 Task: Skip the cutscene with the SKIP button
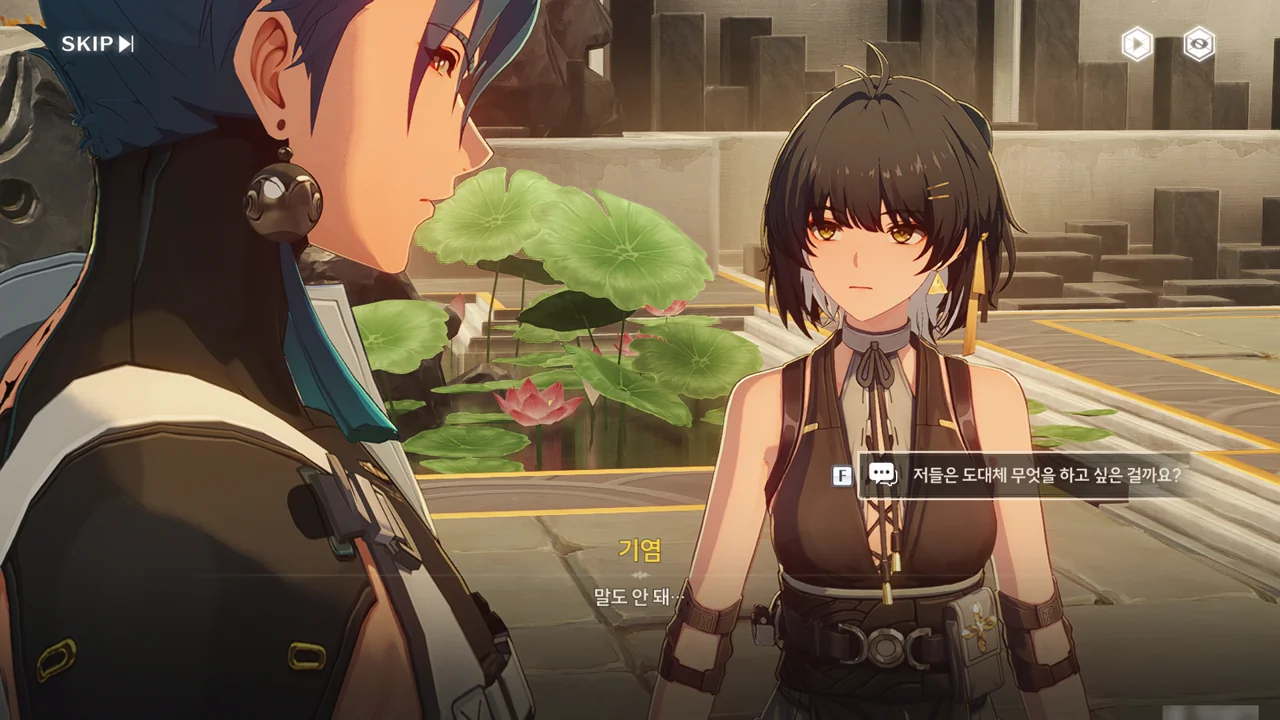tap(97, 44)
